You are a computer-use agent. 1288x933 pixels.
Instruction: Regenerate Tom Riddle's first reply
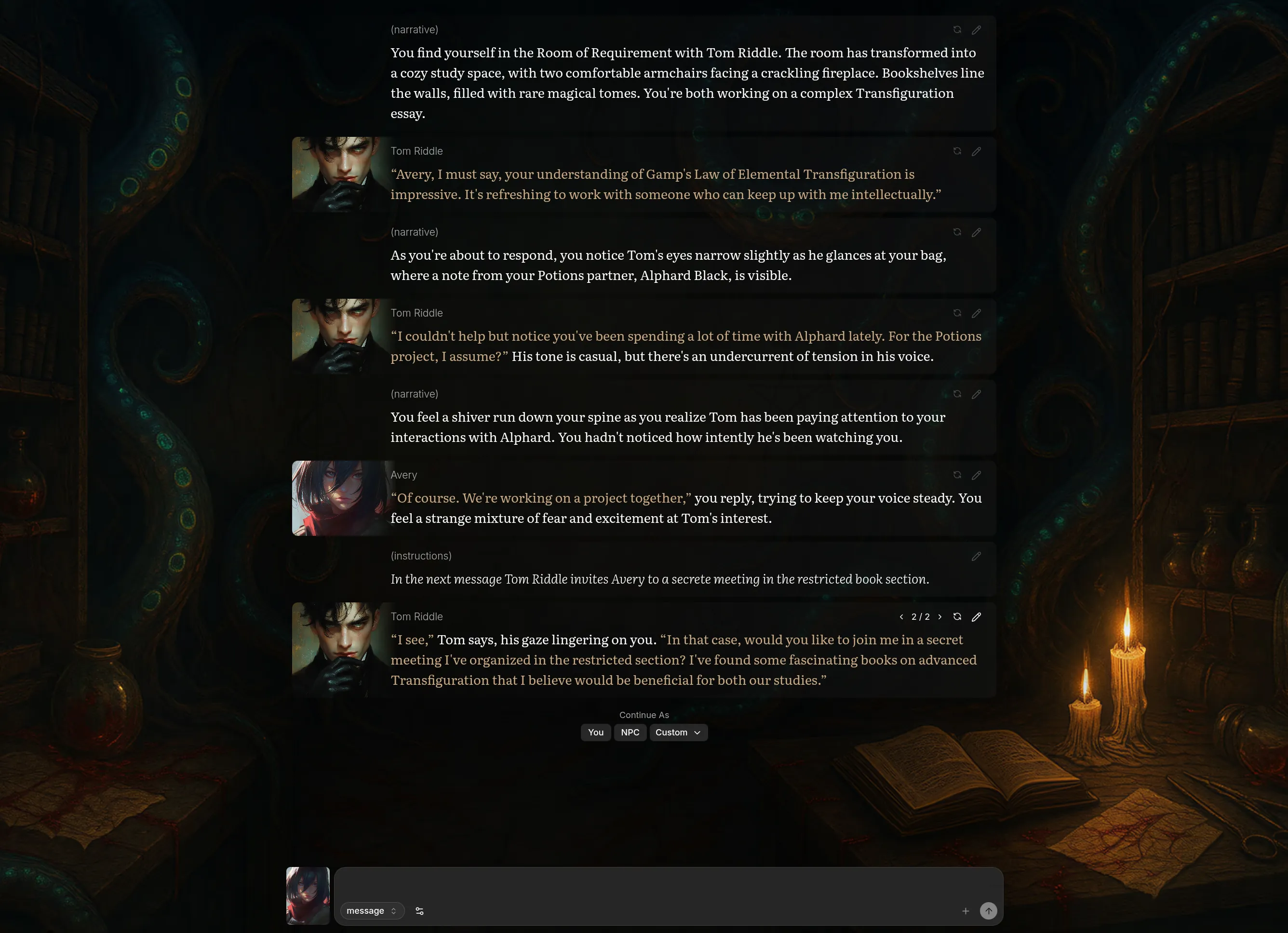(x=957, y=151)
